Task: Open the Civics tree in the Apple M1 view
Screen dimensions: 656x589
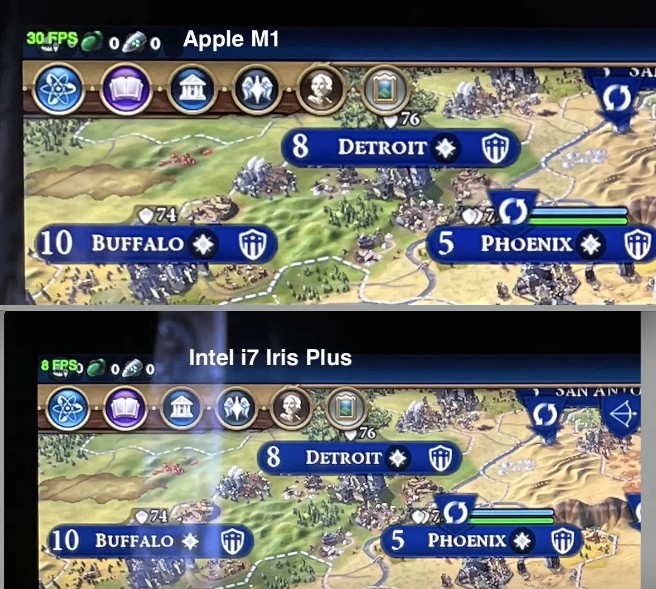Action: [x=124, y=91]
